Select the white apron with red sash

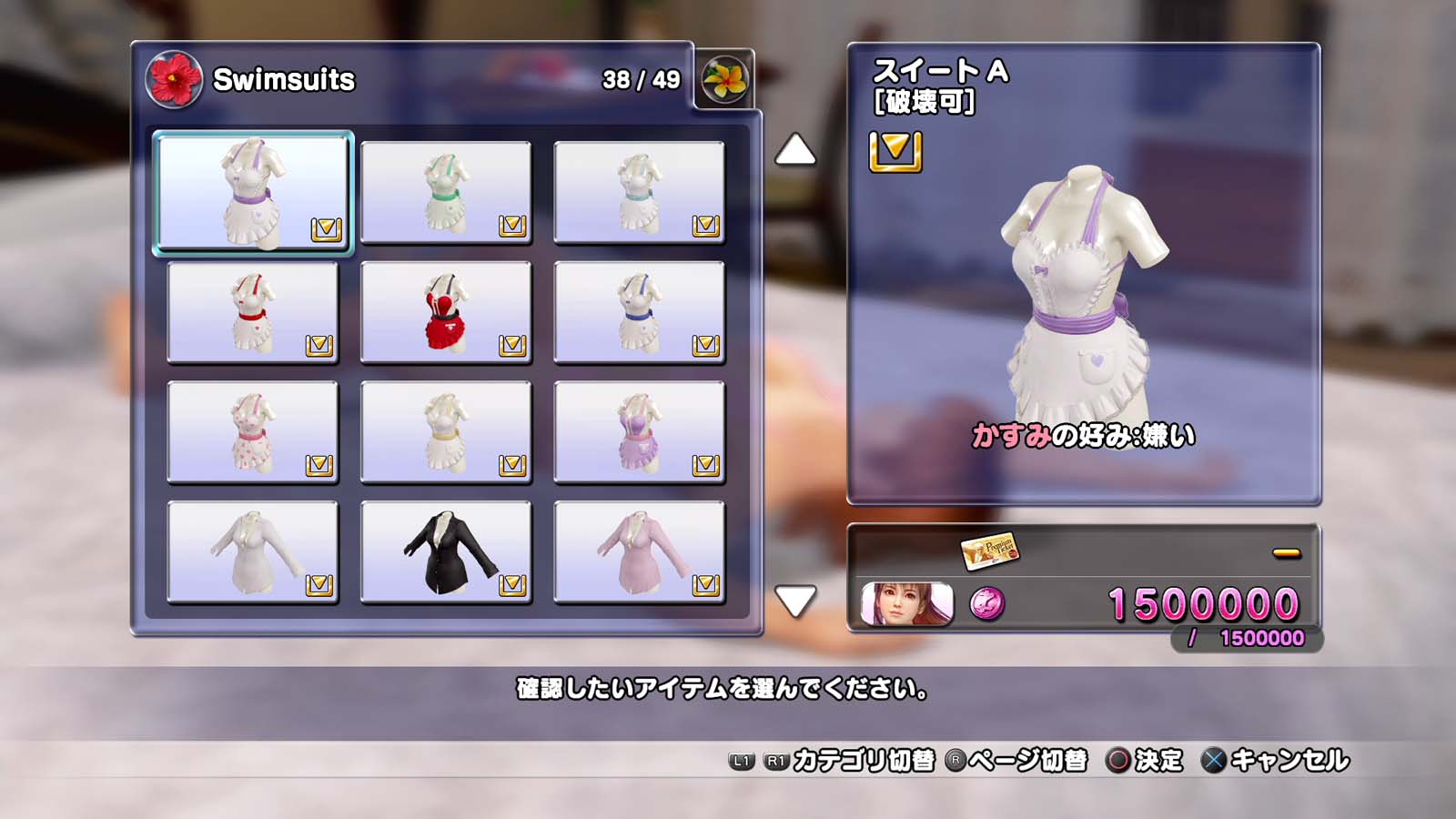(253, 312)
